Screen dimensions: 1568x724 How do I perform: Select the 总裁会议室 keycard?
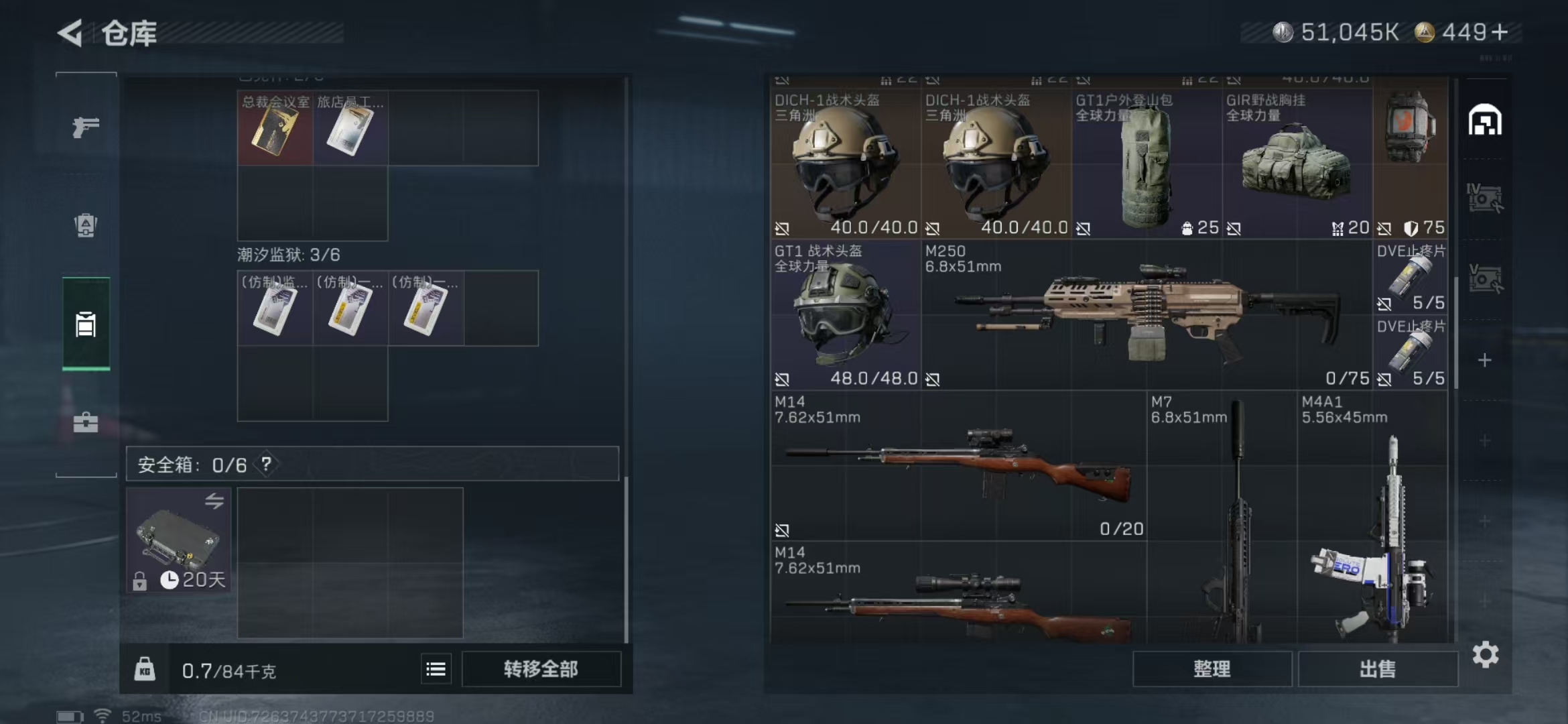click(275, 129)
